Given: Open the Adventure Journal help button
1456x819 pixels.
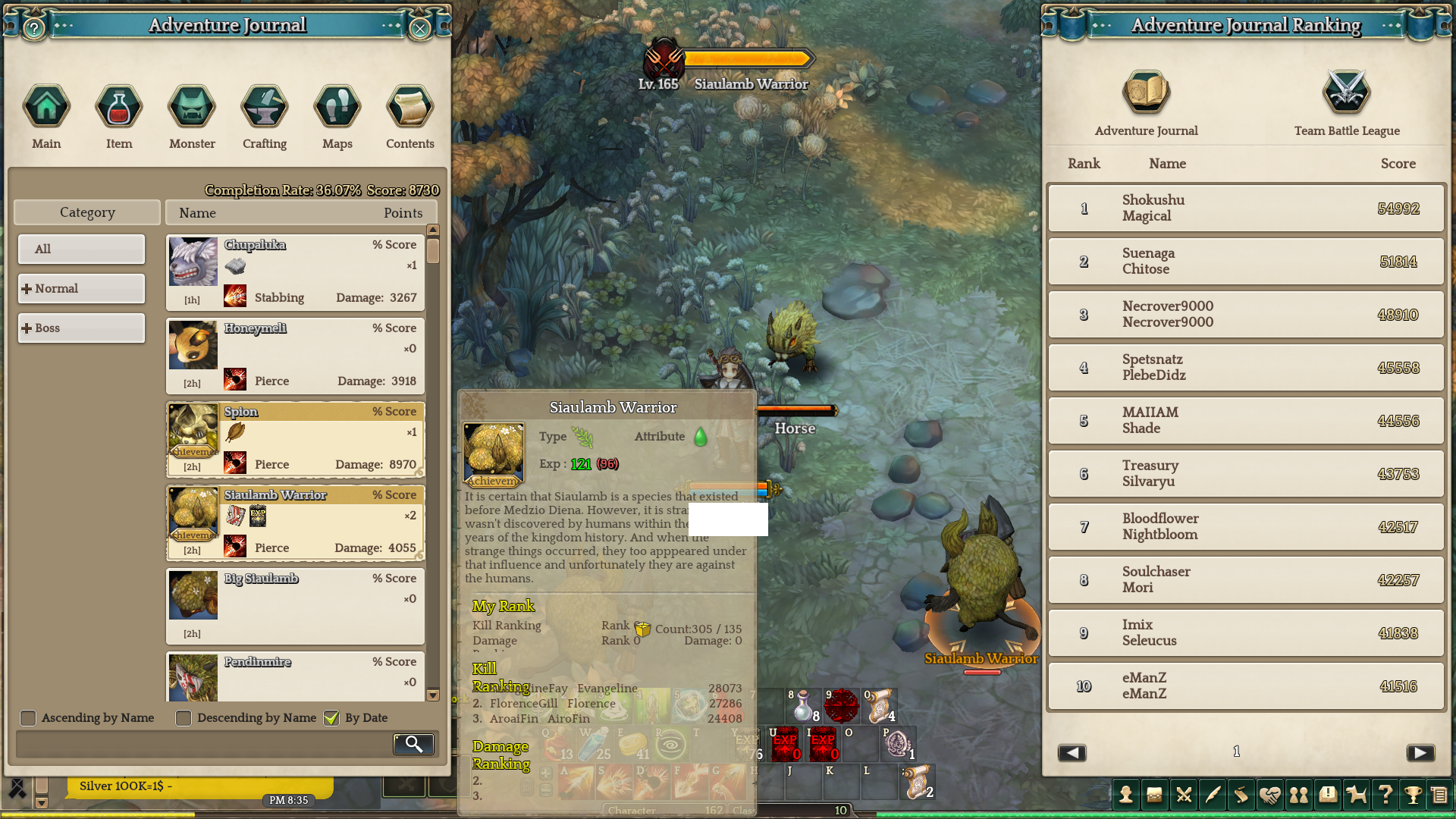Looking at the screenshot, I should [34, 29].
